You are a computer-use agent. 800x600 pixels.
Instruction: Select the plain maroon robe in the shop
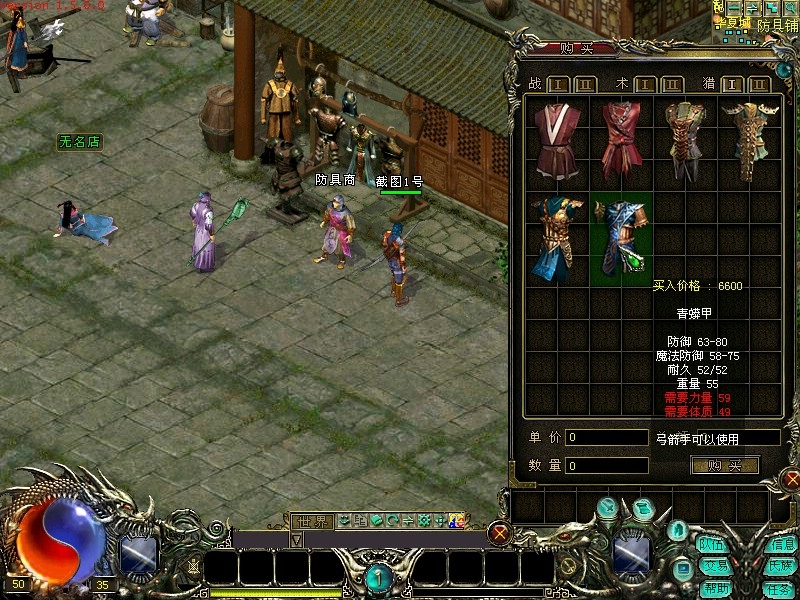tap(558, 141)
